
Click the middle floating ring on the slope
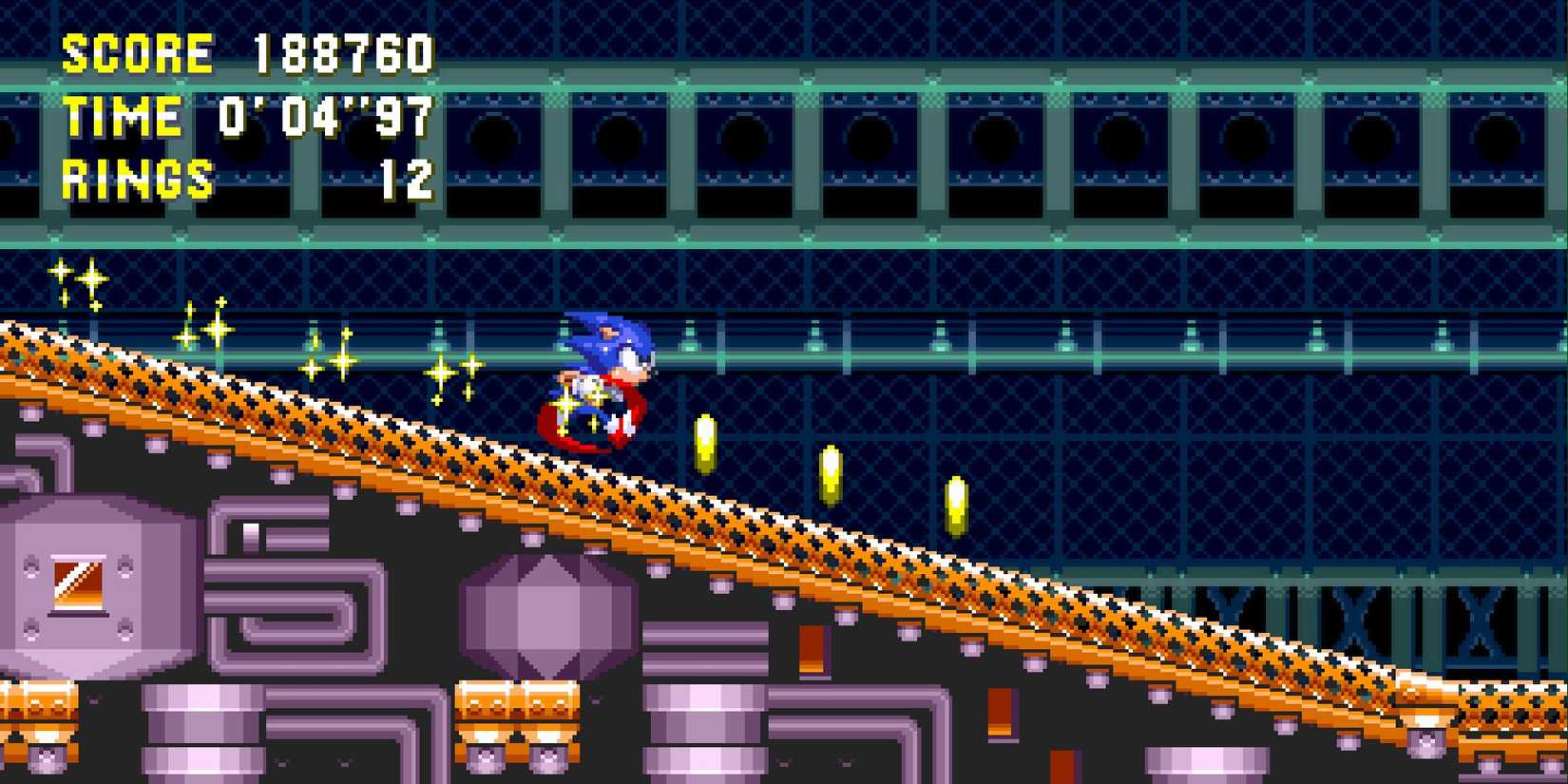pyautogui.click(x=832, y=476)
